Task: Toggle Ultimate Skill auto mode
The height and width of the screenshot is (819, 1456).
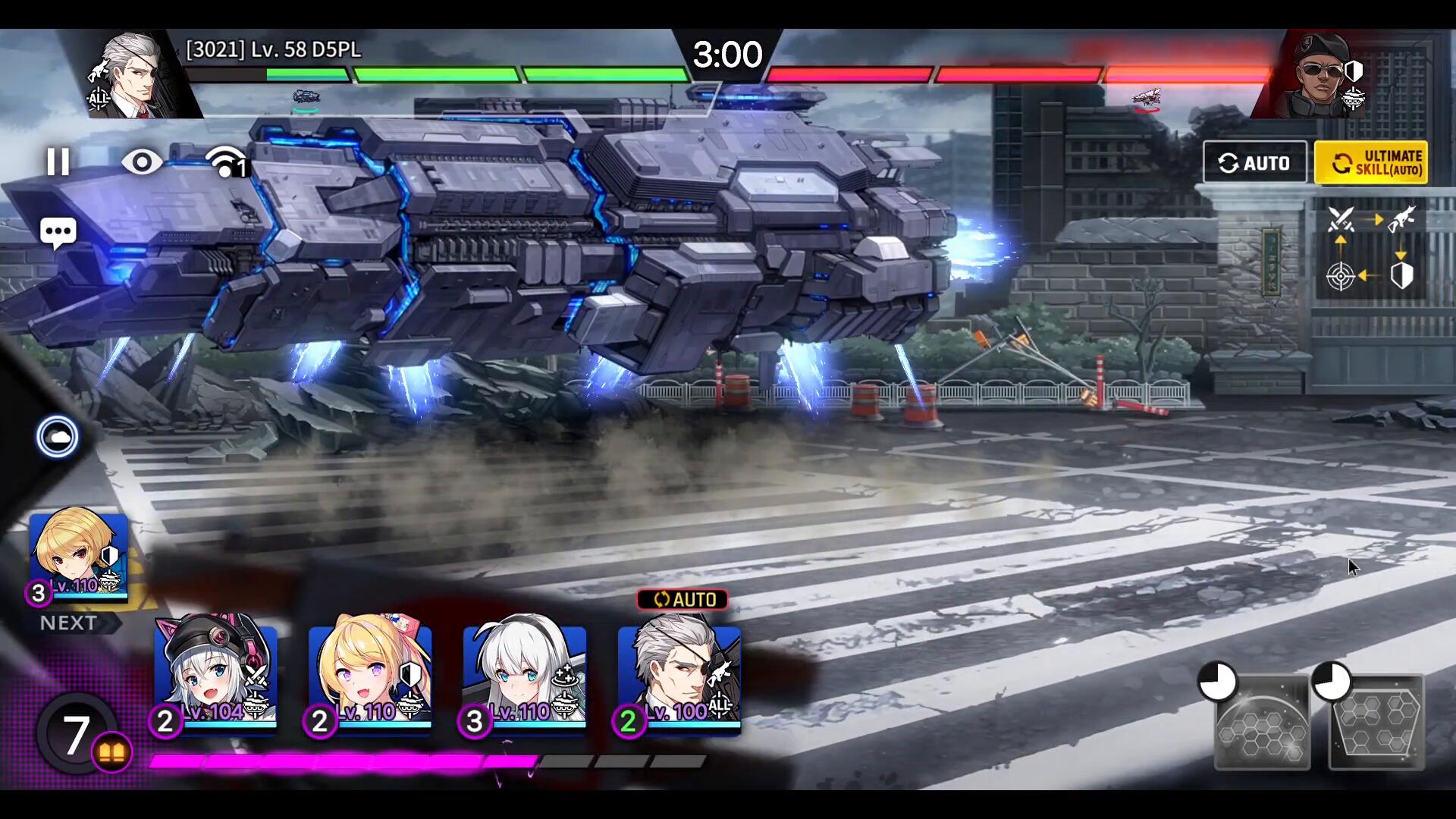Action: [1371, 162]
